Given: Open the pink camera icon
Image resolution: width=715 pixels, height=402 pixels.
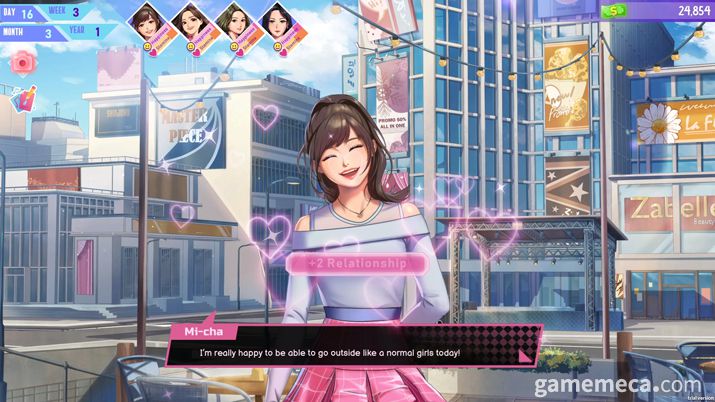Looking at the screenshot, I should (x=21, y=62).
